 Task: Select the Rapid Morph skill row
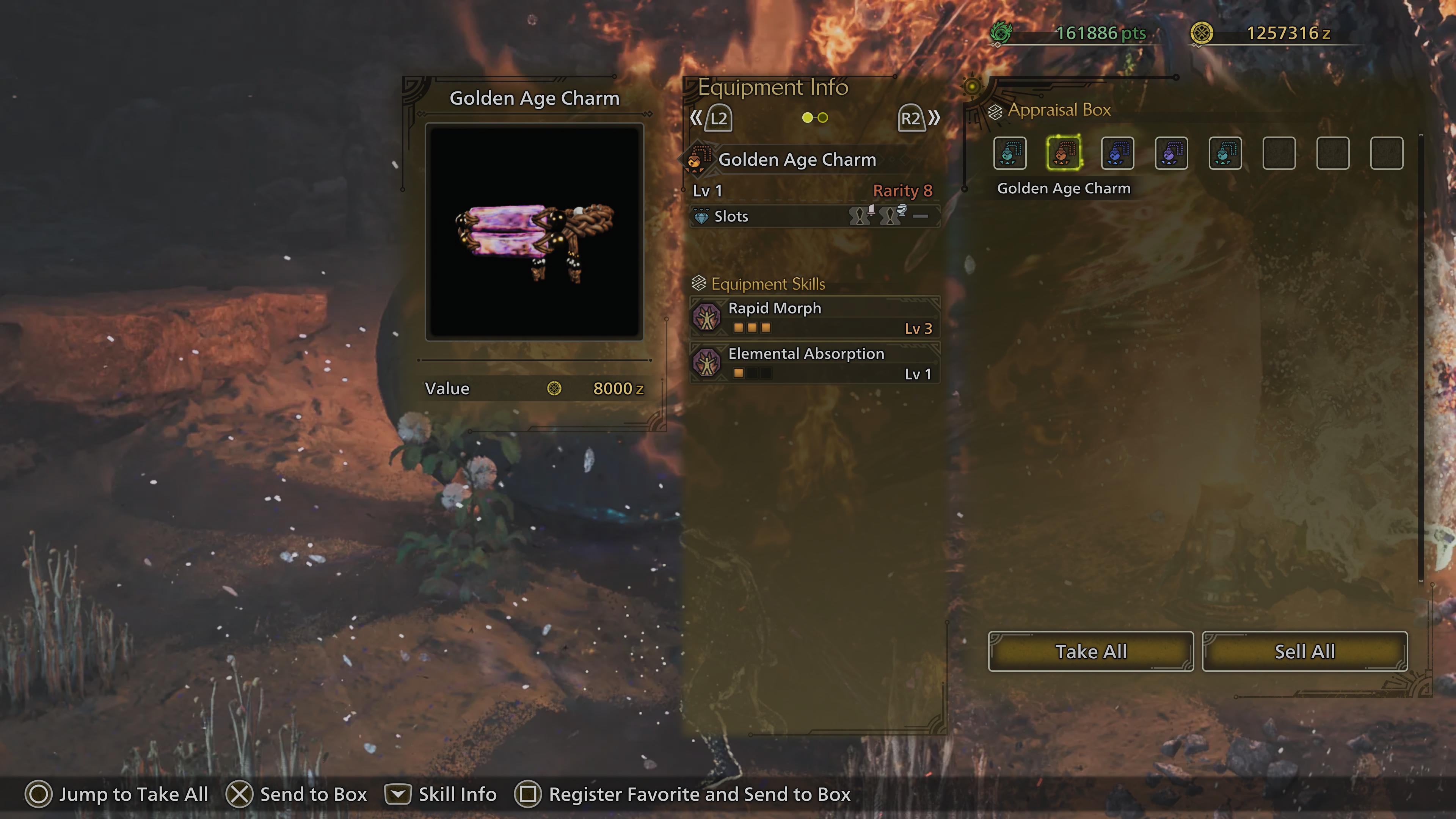click(x=814, y=318)
